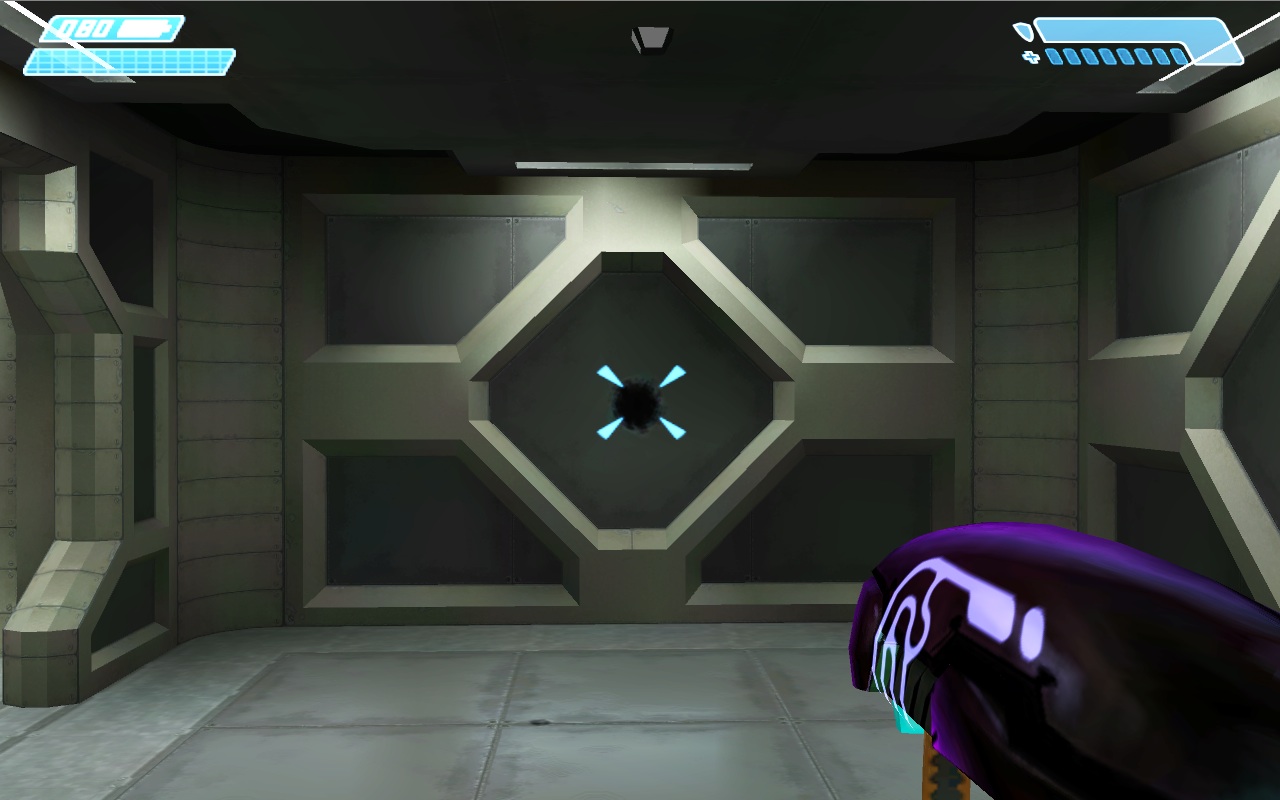Select the bullet hole in the octagonal wall panel

coord(636,404)
